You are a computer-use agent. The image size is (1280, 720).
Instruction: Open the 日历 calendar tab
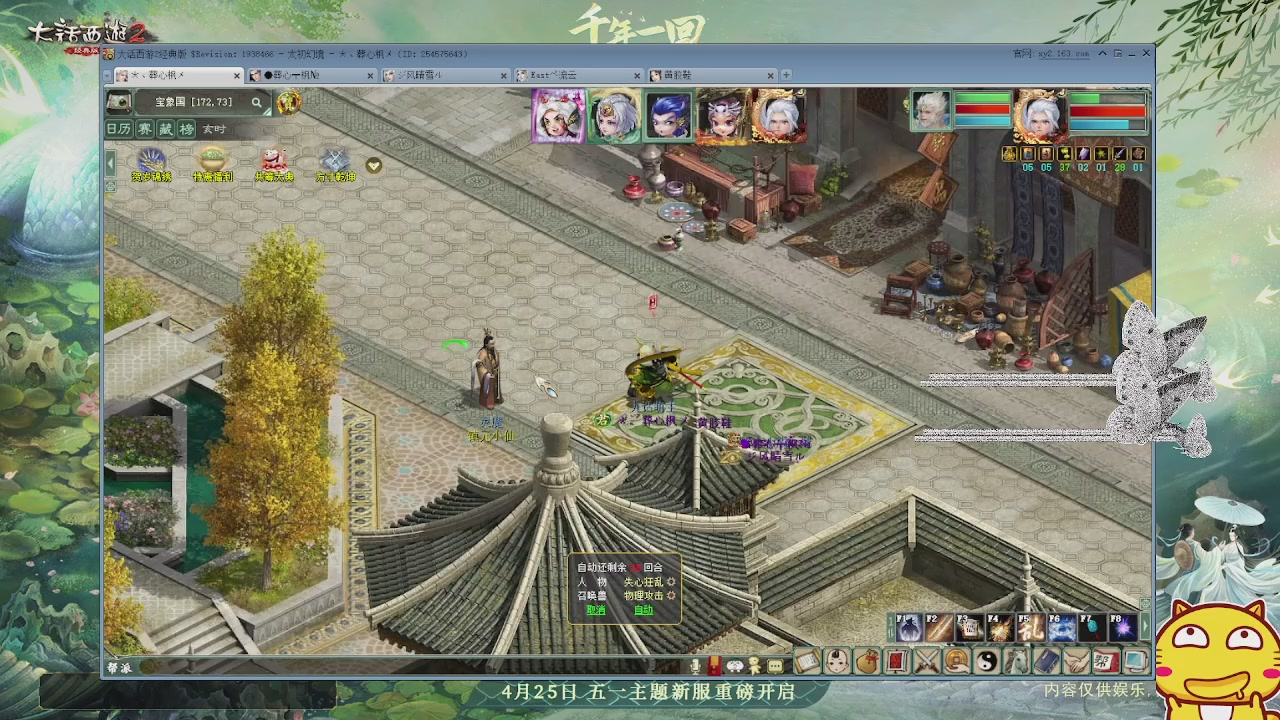point(120,128)
